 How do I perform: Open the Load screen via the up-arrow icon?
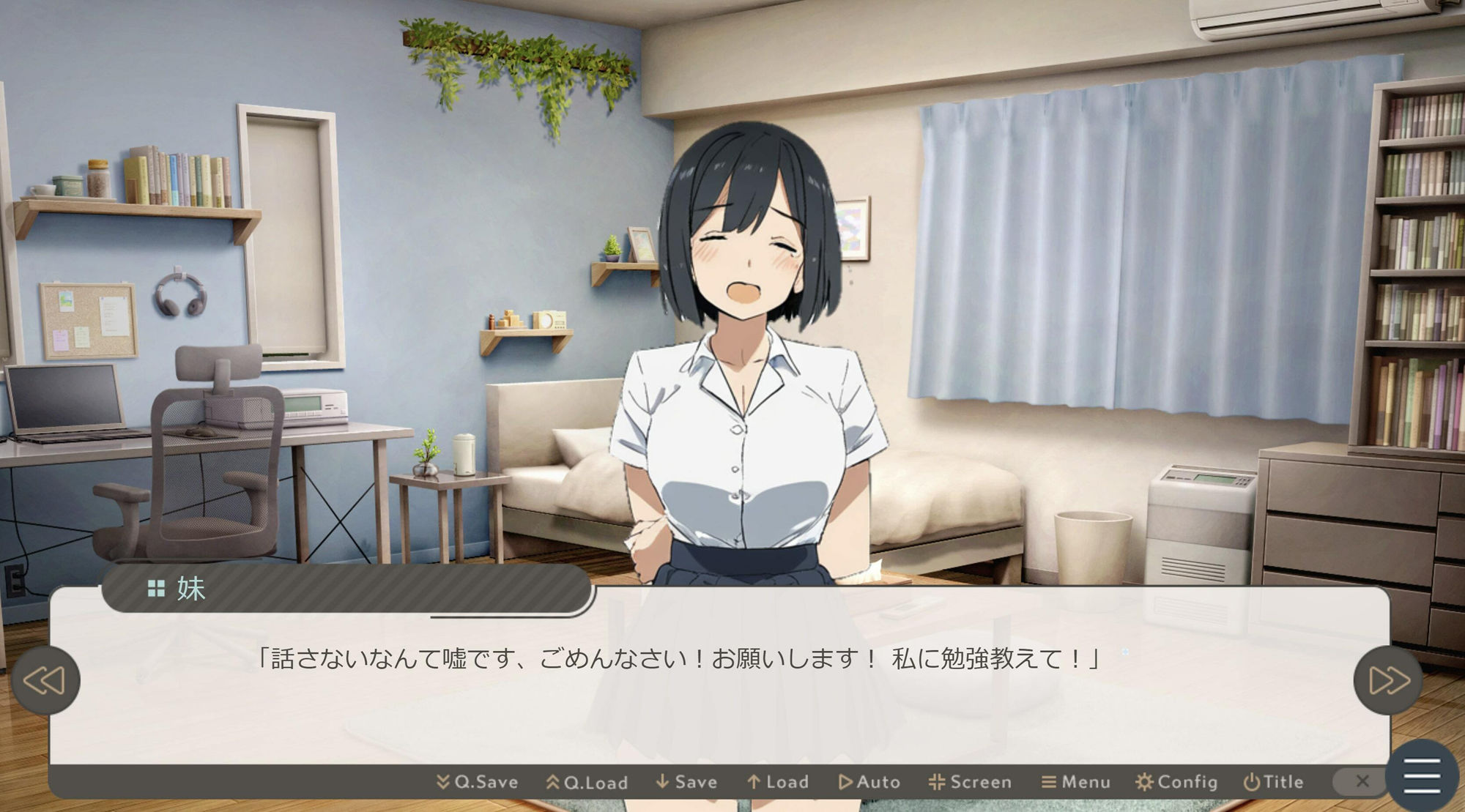pyautogui.click(x=754, y=781)
